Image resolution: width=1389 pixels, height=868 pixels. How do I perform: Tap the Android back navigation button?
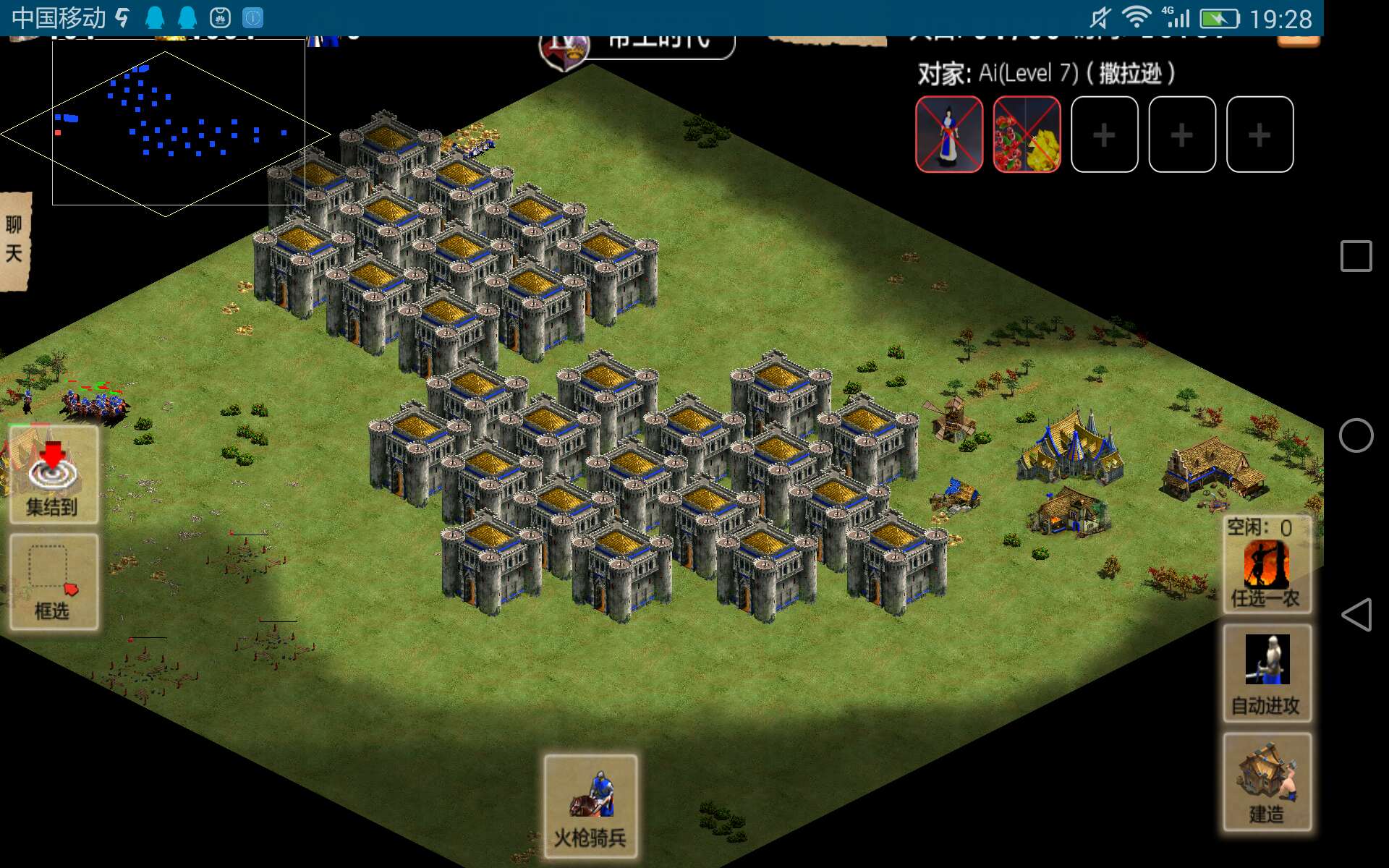(1356, 615)
